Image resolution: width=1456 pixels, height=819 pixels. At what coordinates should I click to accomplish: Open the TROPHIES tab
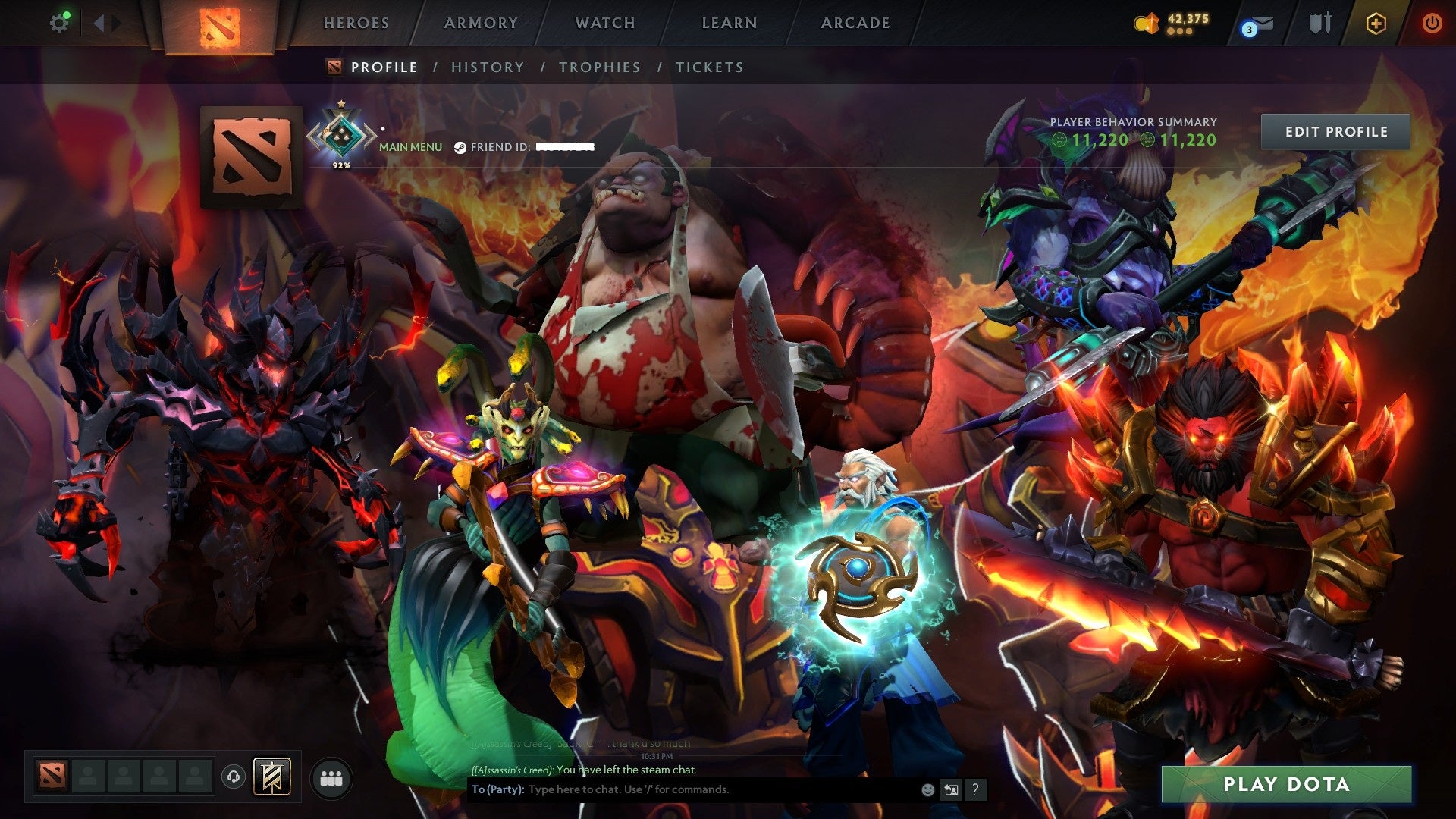[x=599, y=67]
